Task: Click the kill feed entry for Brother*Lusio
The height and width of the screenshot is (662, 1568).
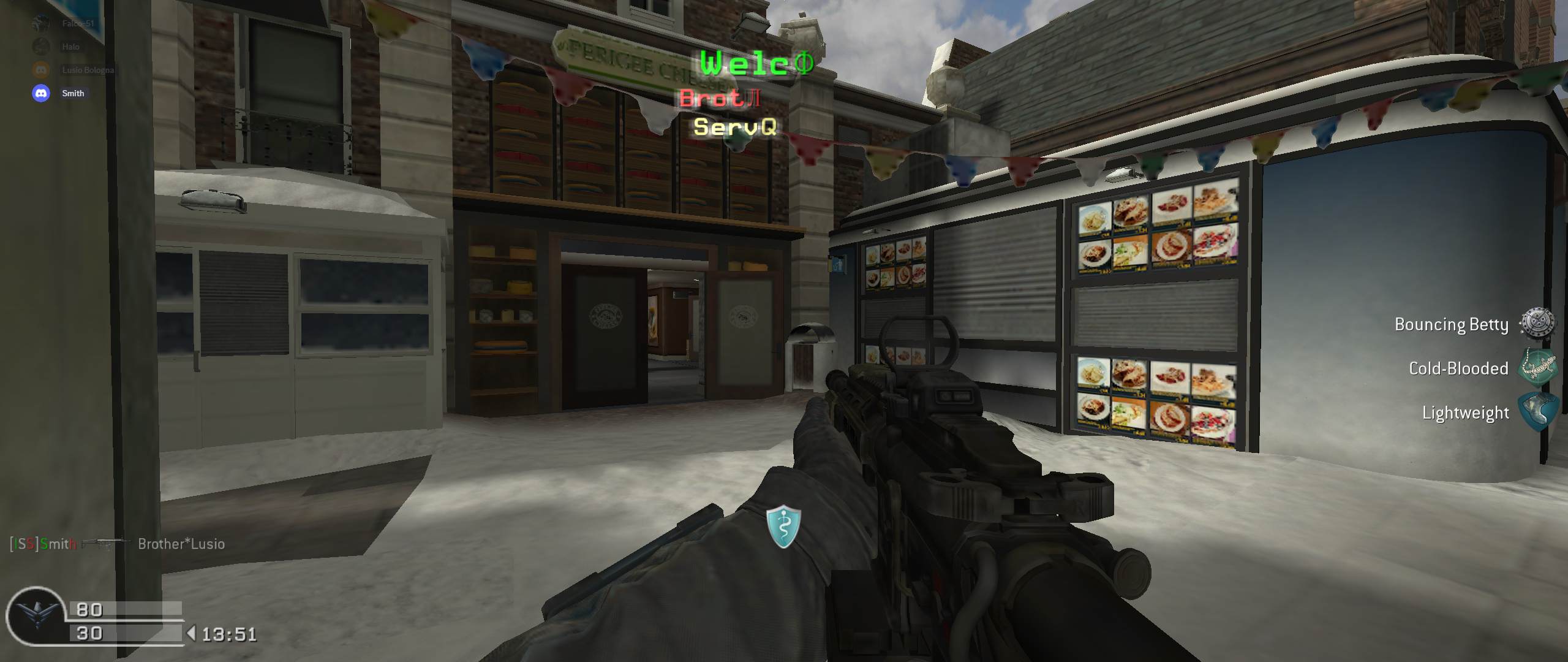Action: [181, 544]
